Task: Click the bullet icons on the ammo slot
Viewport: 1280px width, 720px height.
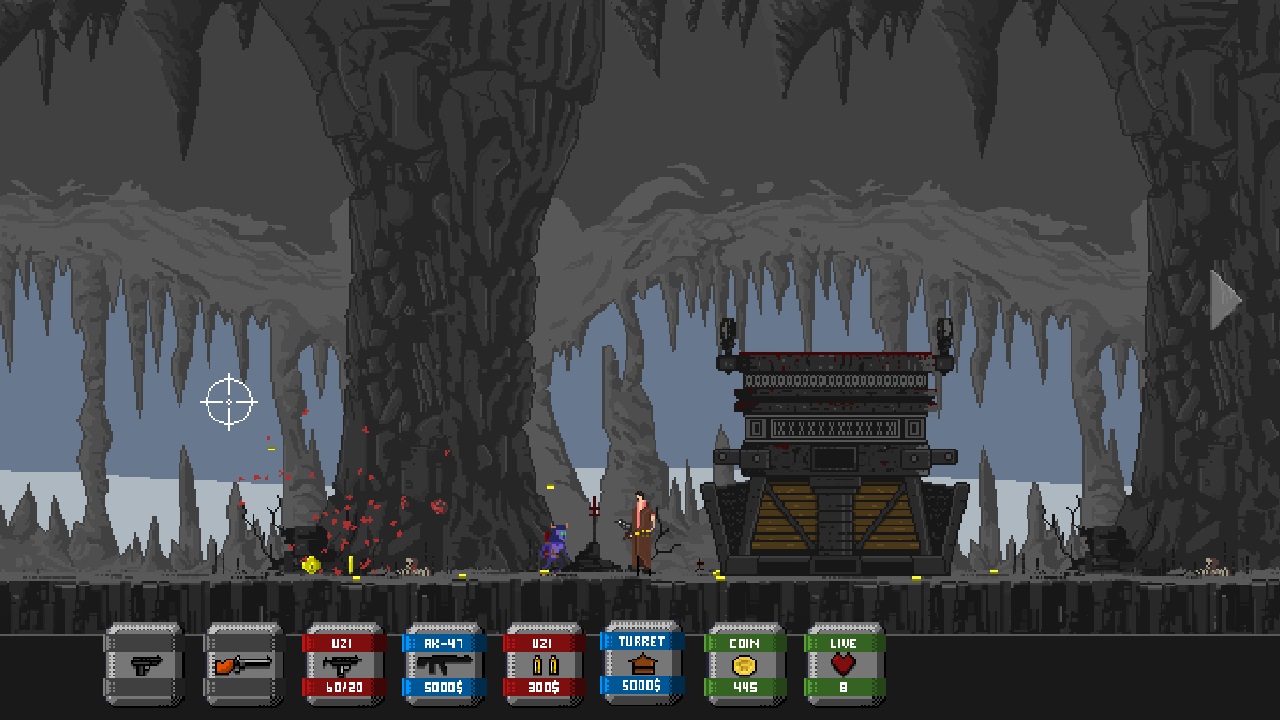Action: click(x=543, y=663)
